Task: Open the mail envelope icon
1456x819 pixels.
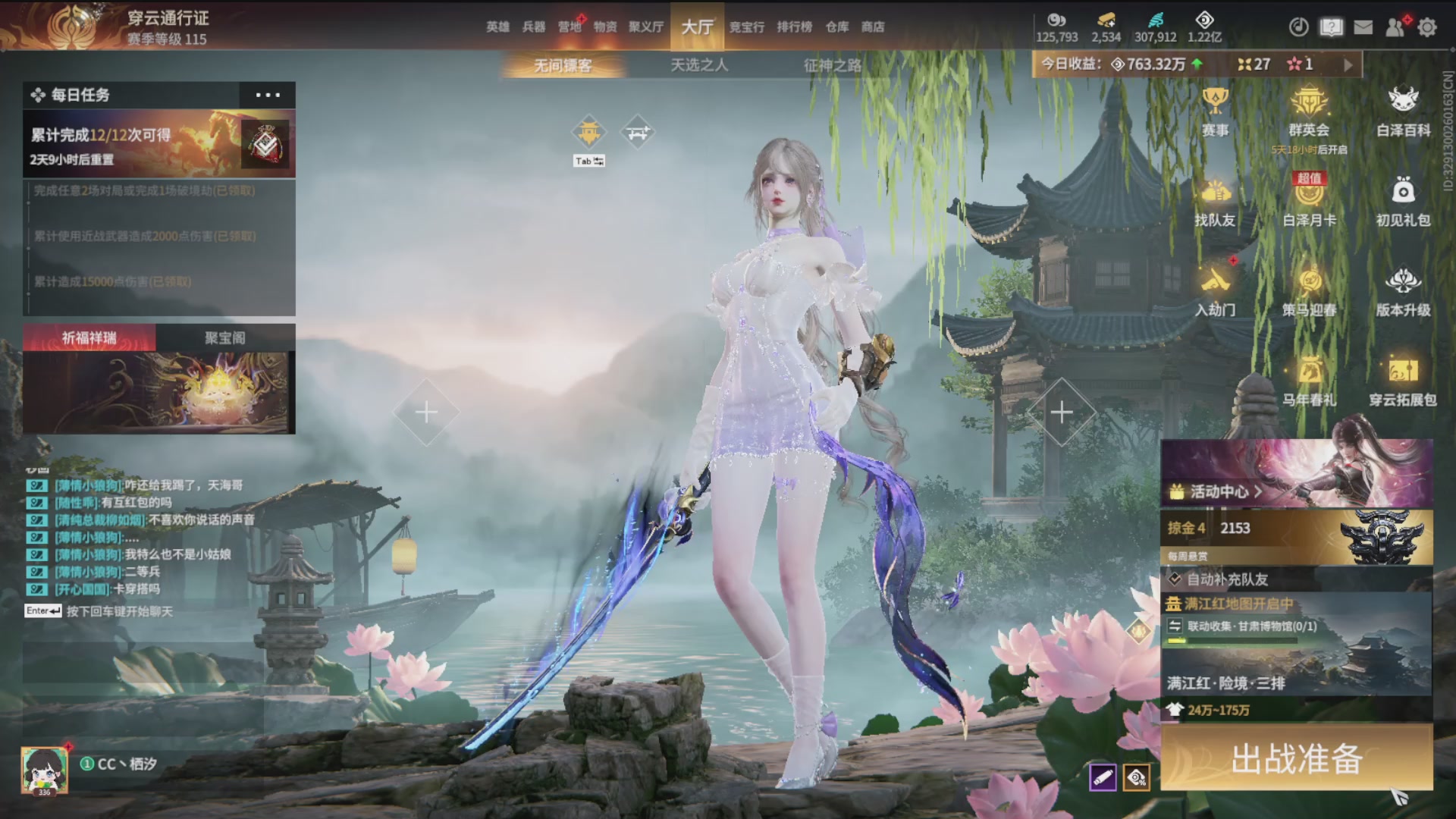Action: [1363, 27]
